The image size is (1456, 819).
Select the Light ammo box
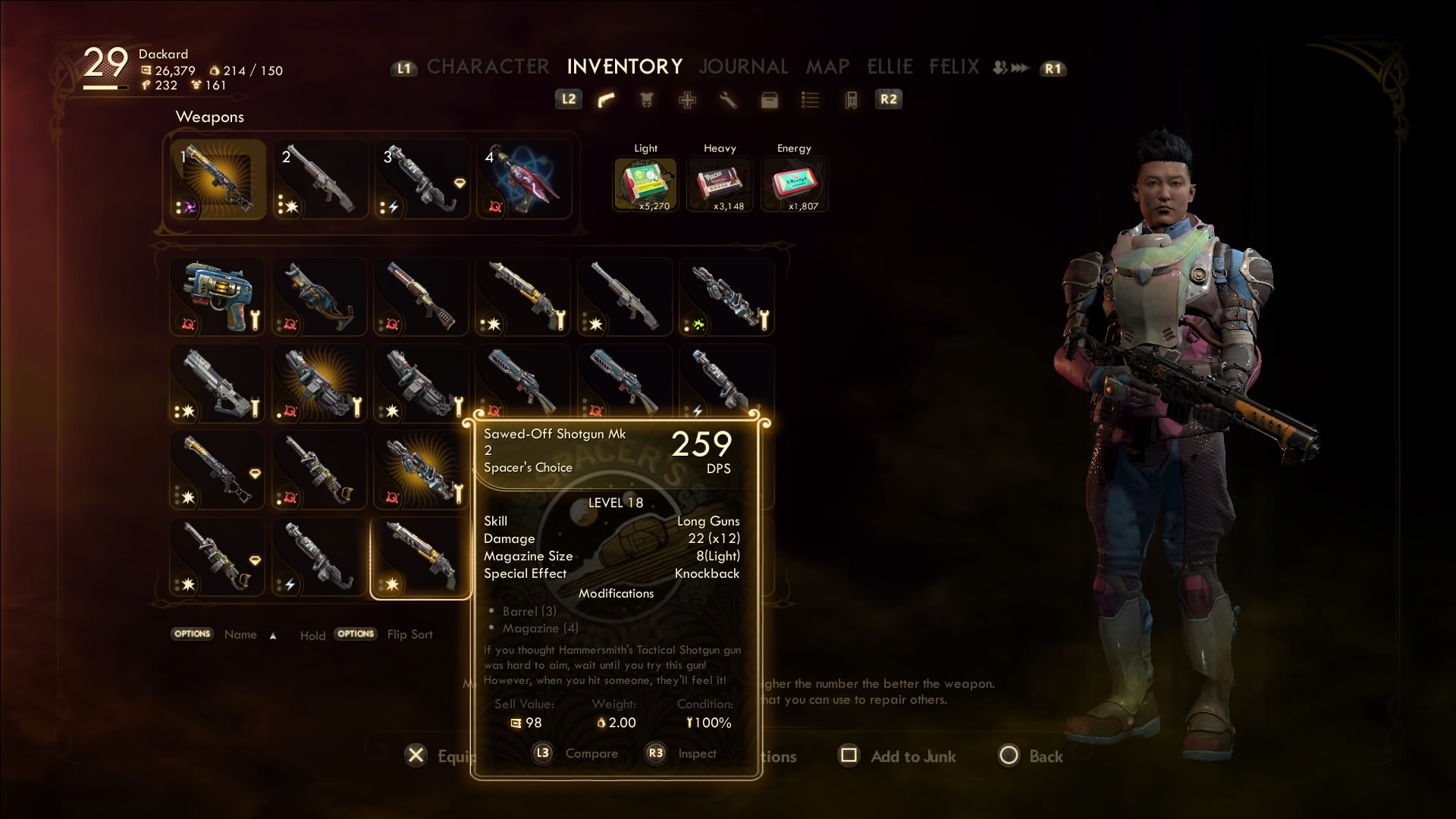[x=645, y=183]
